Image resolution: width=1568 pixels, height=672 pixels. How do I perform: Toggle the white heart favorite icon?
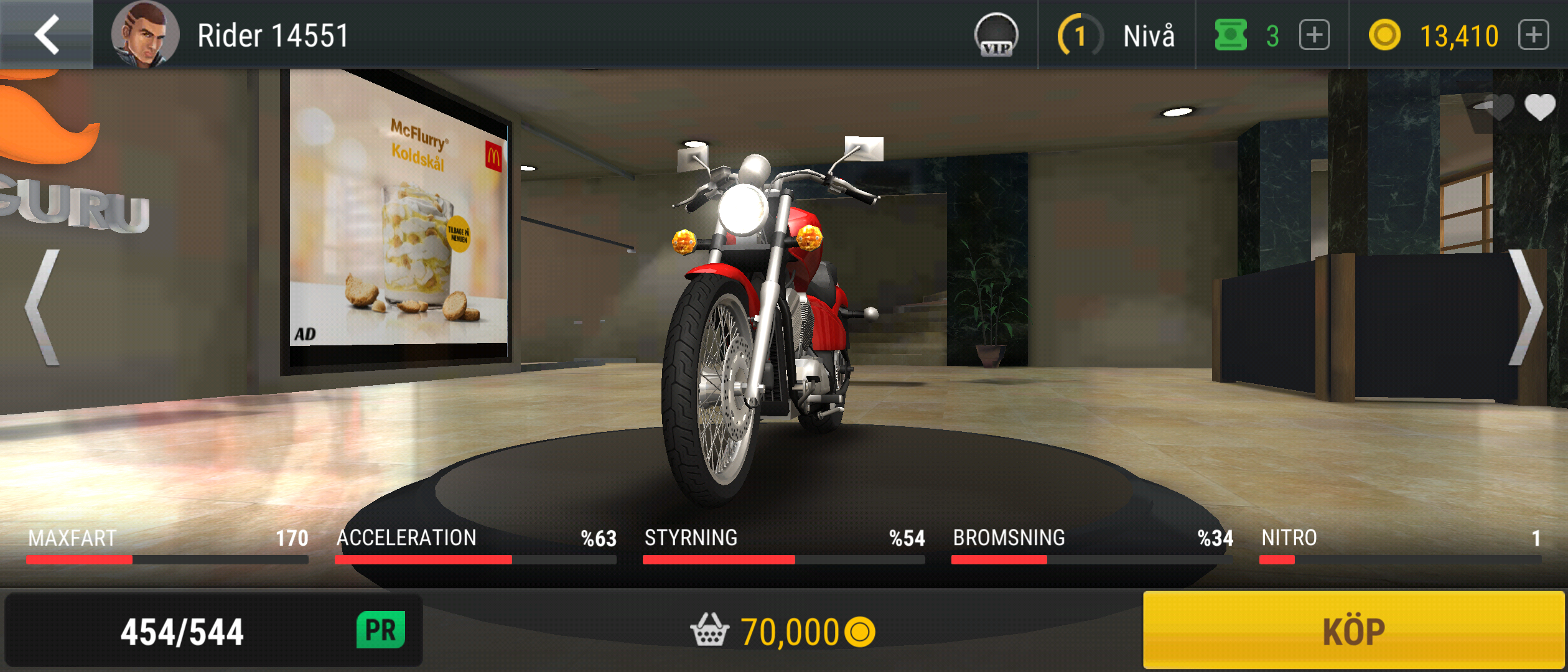[x=1539, y=107]
